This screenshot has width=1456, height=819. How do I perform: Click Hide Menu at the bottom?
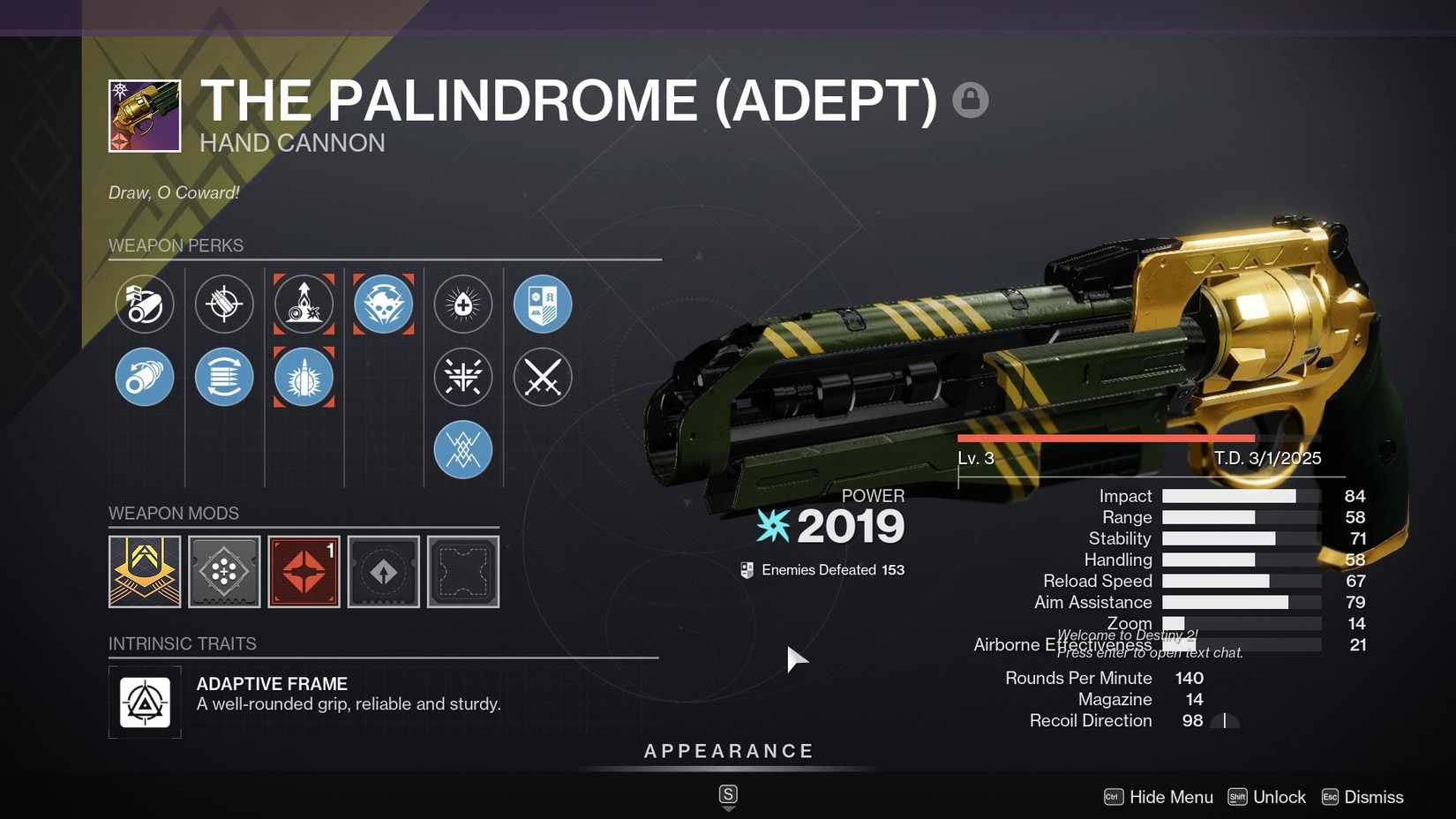point(1170,796)
